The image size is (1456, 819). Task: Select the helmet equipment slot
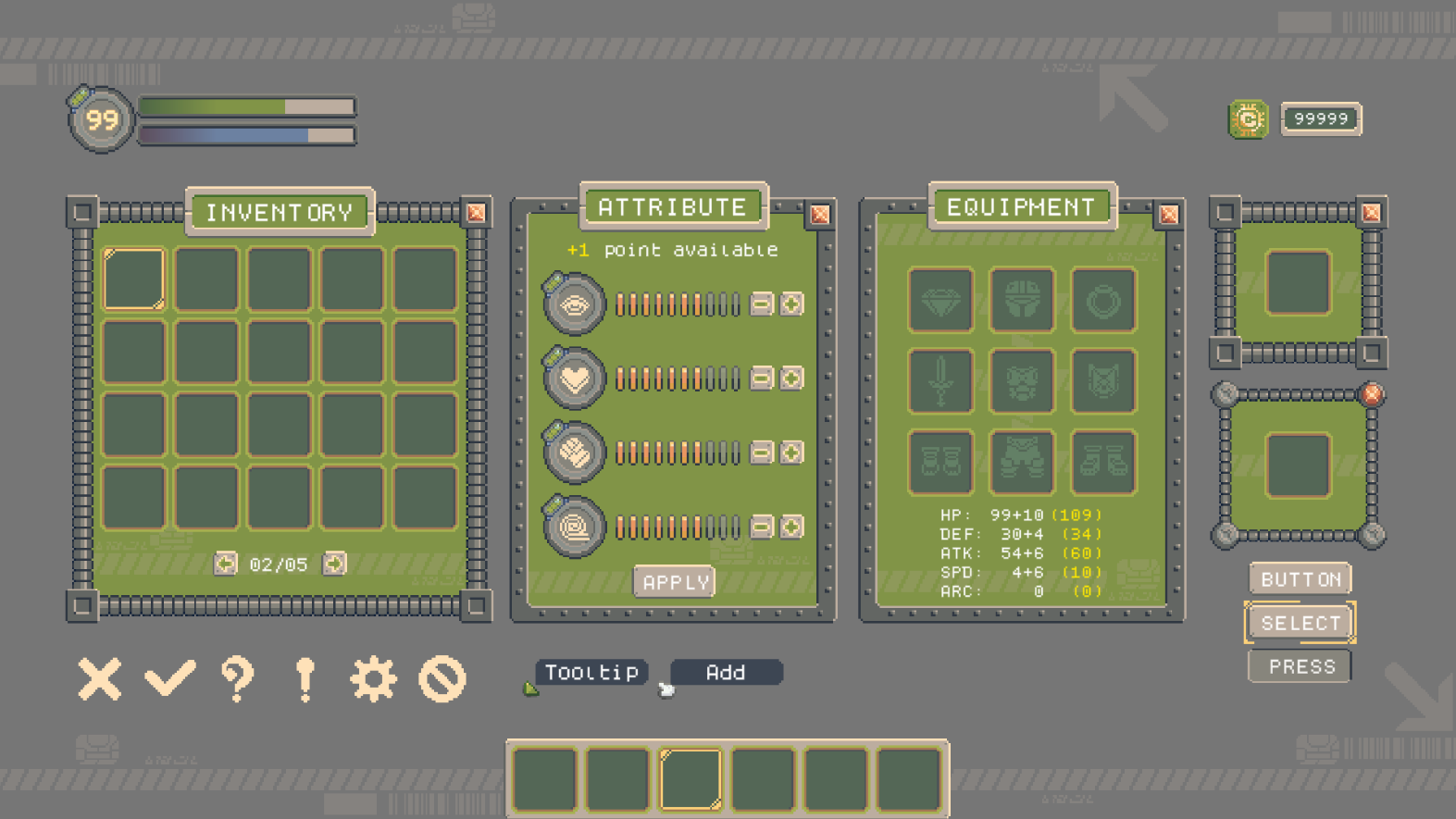[x=1022, y=302]
